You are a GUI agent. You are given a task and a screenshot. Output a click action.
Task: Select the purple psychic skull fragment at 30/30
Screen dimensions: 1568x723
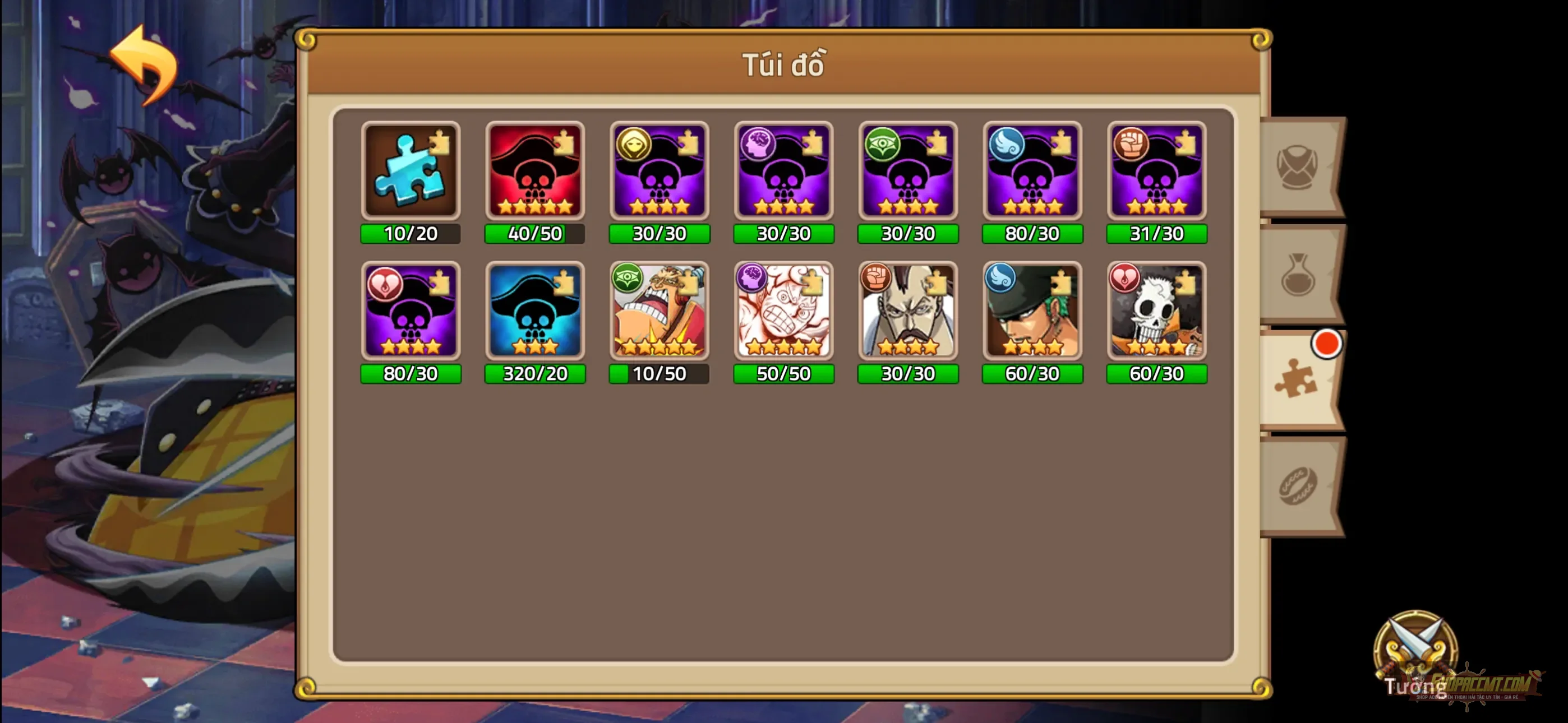(x=783, y=171)
